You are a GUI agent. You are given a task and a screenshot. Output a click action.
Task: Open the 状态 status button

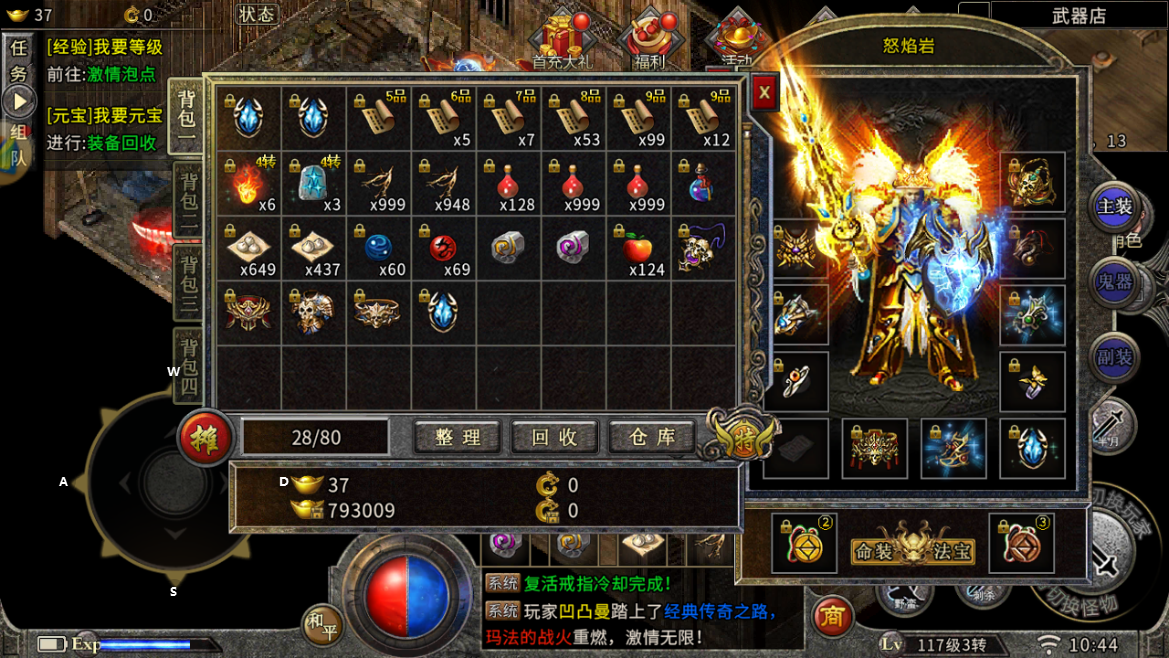257,14
